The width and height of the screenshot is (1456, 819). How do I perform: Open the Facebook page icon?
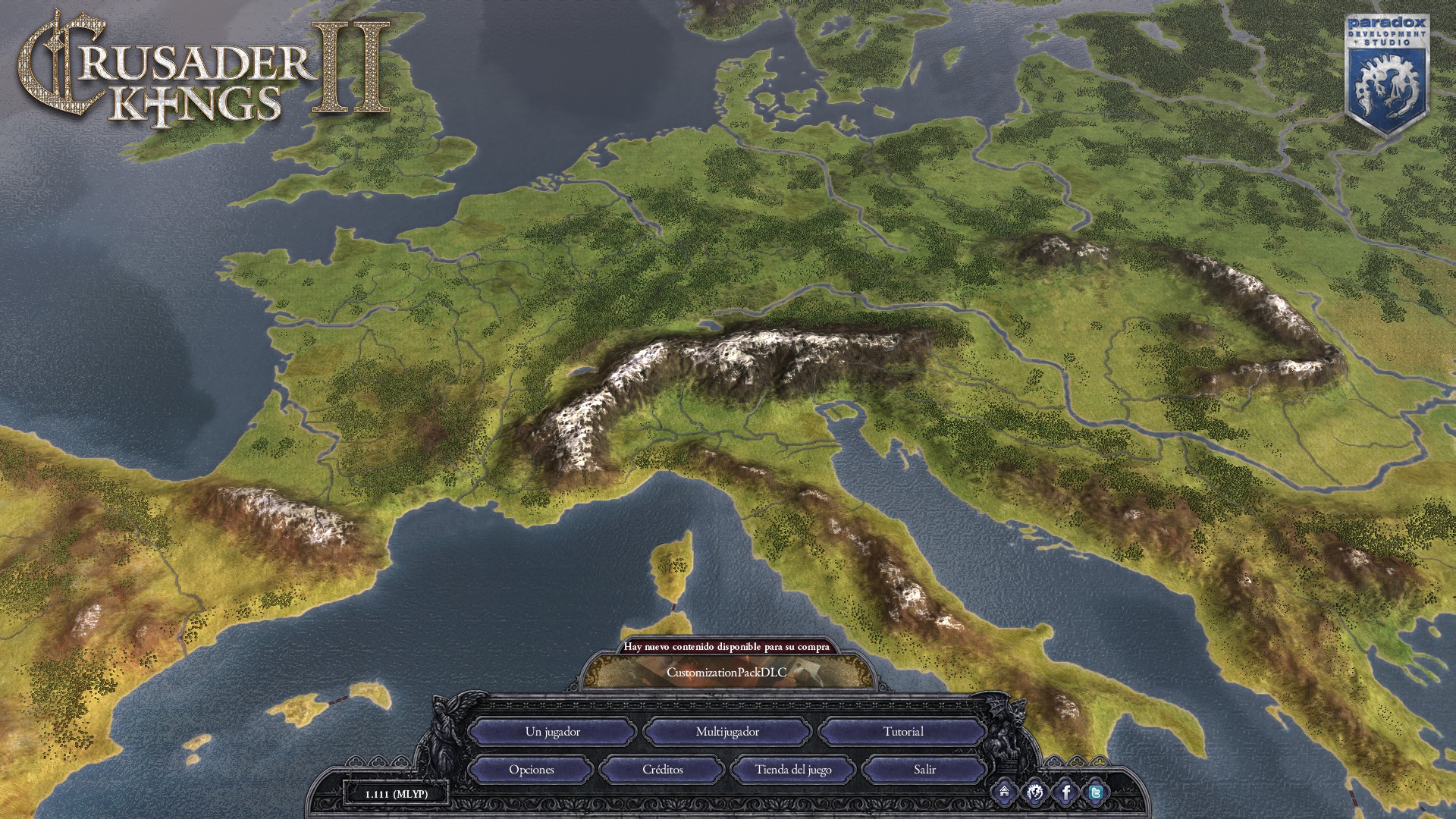point(1065,792)
